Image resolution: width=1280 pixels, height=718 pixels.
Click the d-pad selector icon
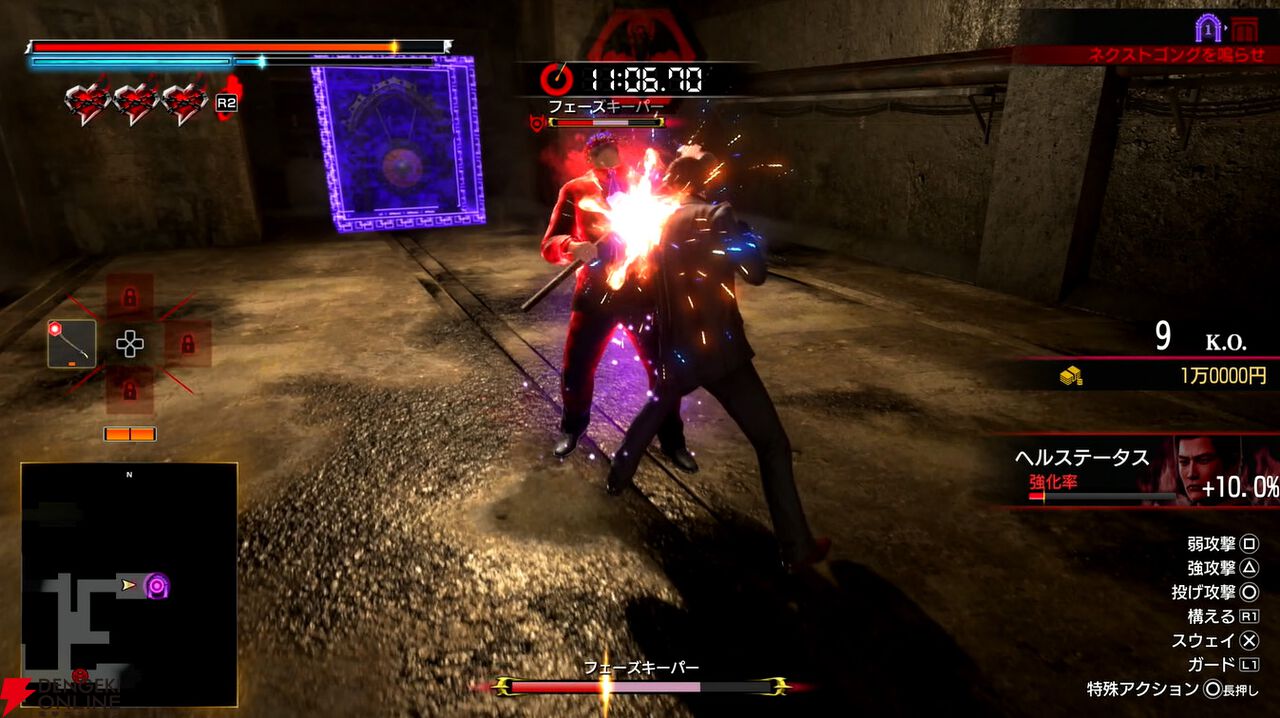point(130,344)
